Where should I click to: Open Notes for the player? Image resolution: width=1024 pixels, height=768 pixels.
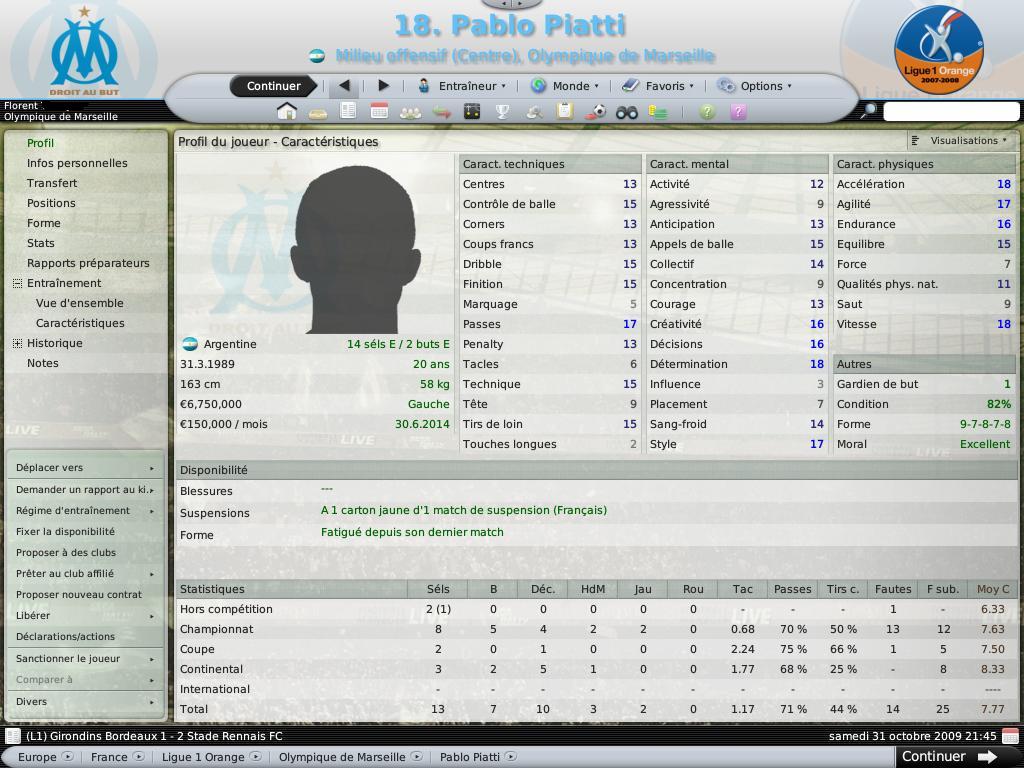43,363
